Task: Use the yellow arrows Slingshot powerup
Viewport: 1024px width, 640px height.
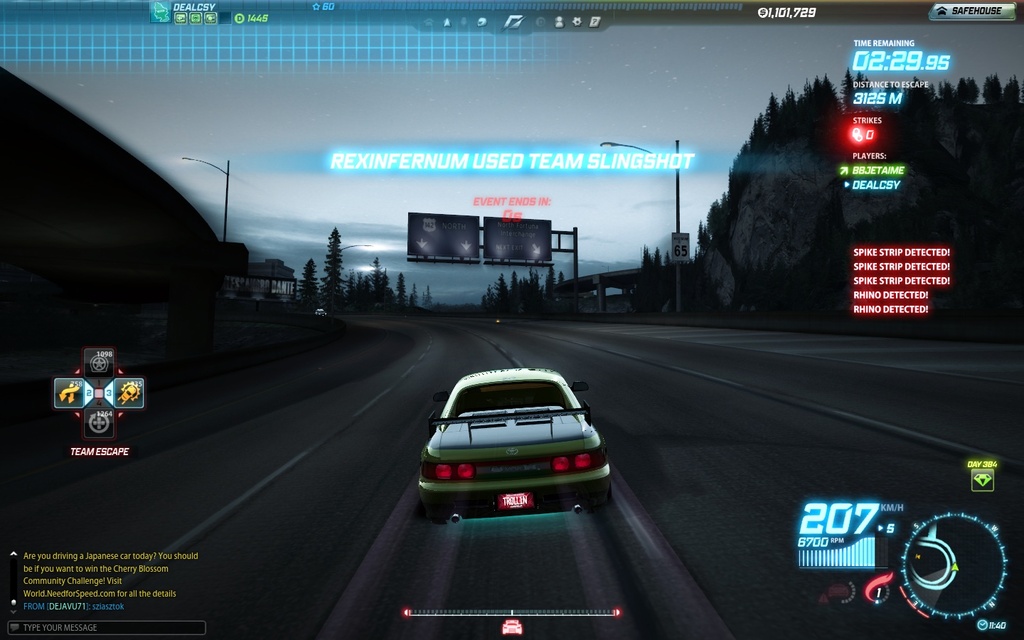Action: [70, 393]
